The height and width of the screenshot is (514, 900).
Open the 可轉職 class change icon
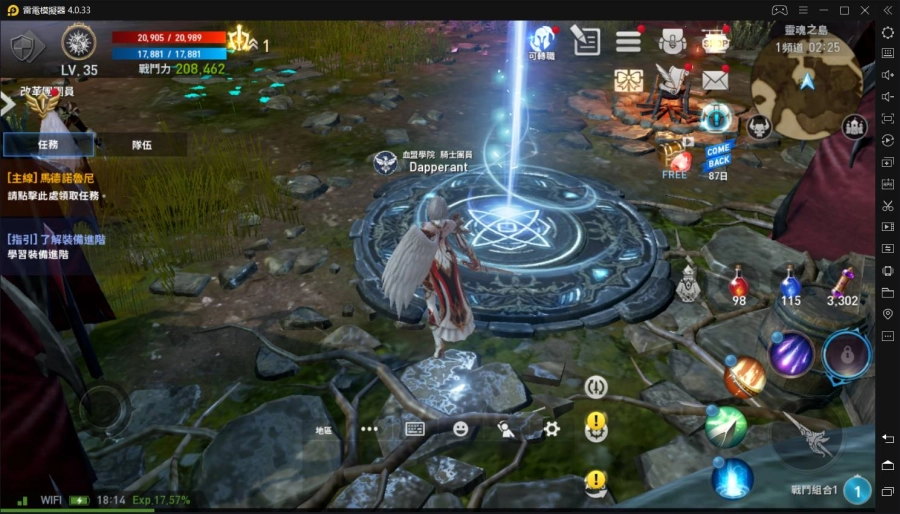coord(542,42)
